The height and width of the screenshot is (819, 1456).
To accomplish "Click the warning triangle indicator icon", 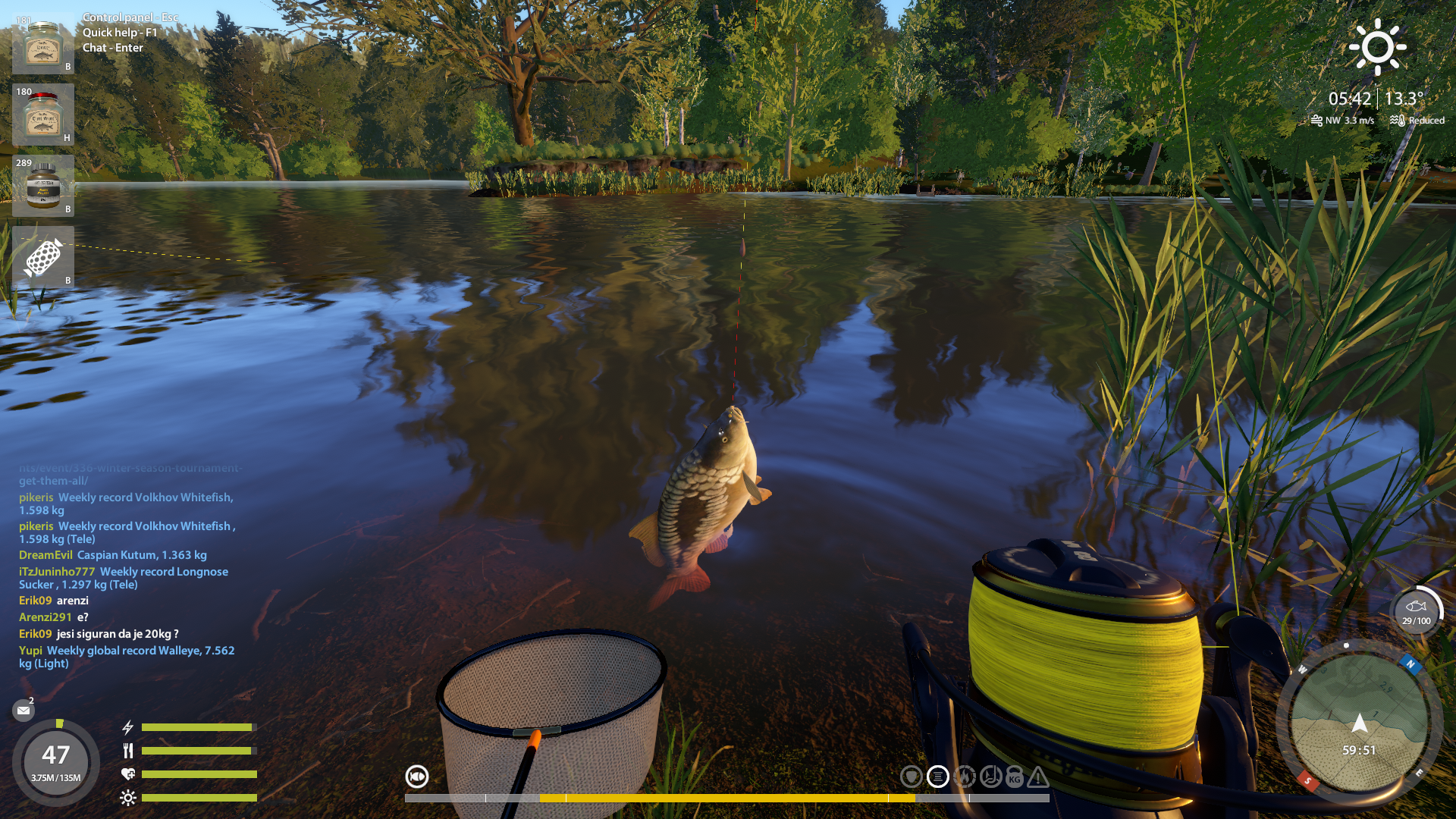I will (1038, 777).
